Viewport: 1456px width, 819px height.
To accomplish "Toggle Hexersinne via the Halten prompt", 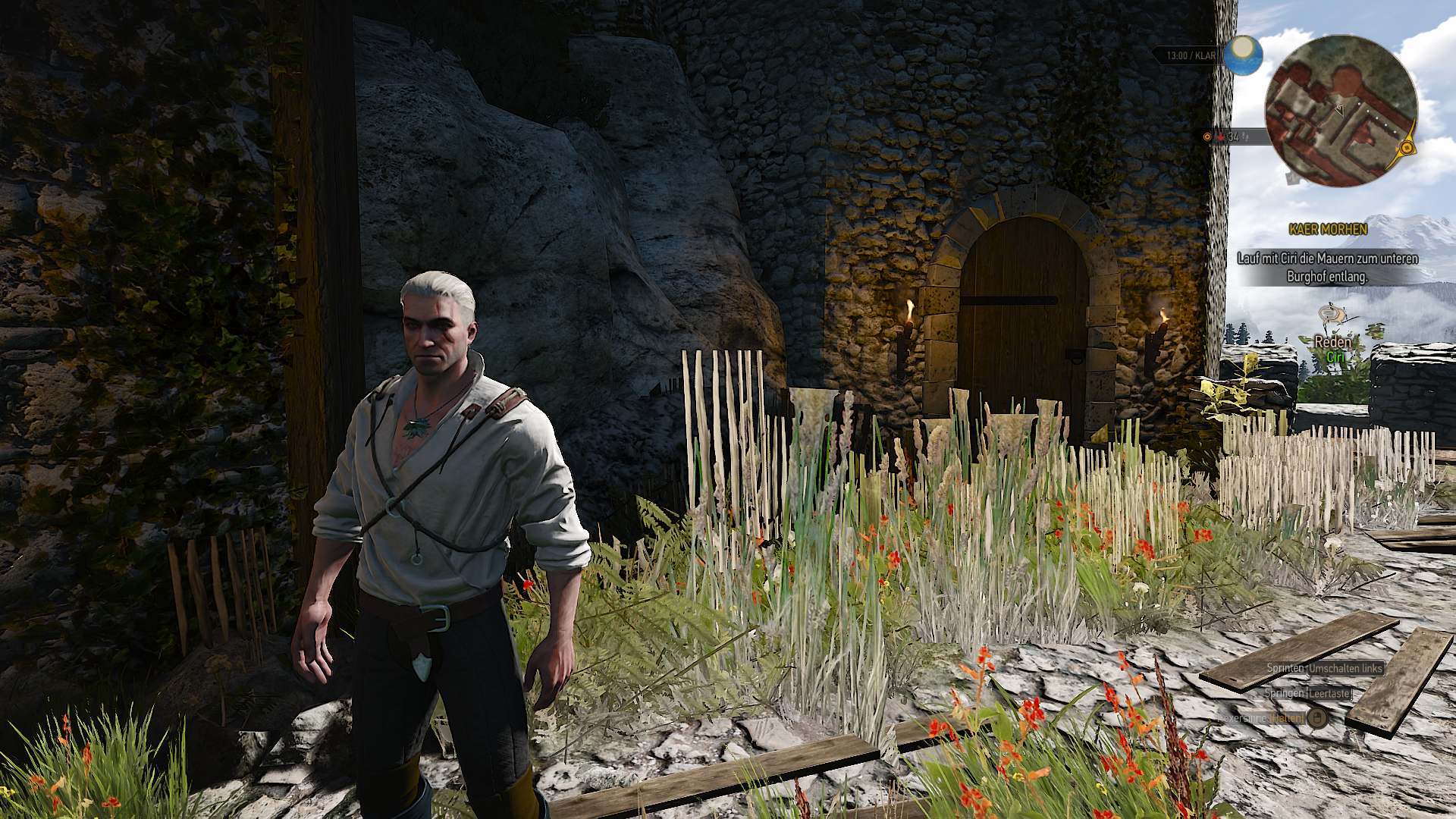I will (1285, 718).
